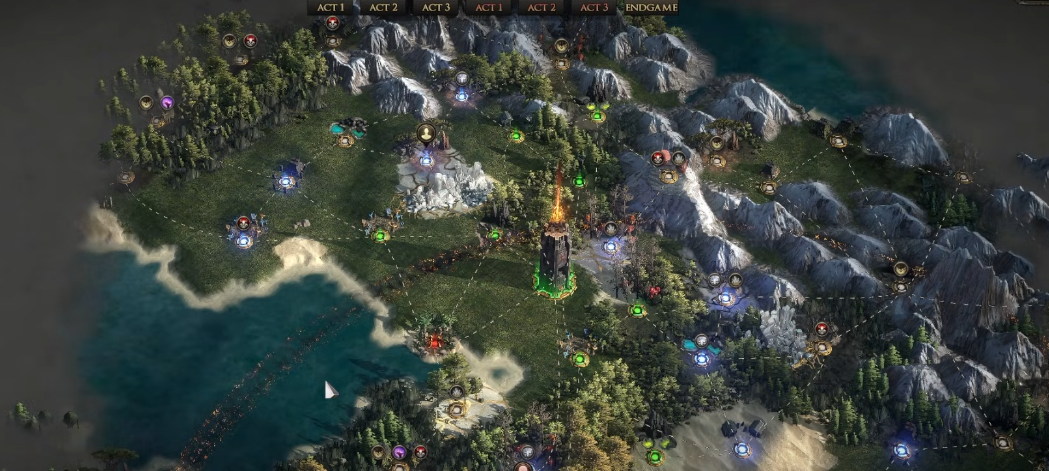Switch to the white ACT 1 tab
The width and height of the screenshot is (1049, 471).
click(x=330, y=7)
